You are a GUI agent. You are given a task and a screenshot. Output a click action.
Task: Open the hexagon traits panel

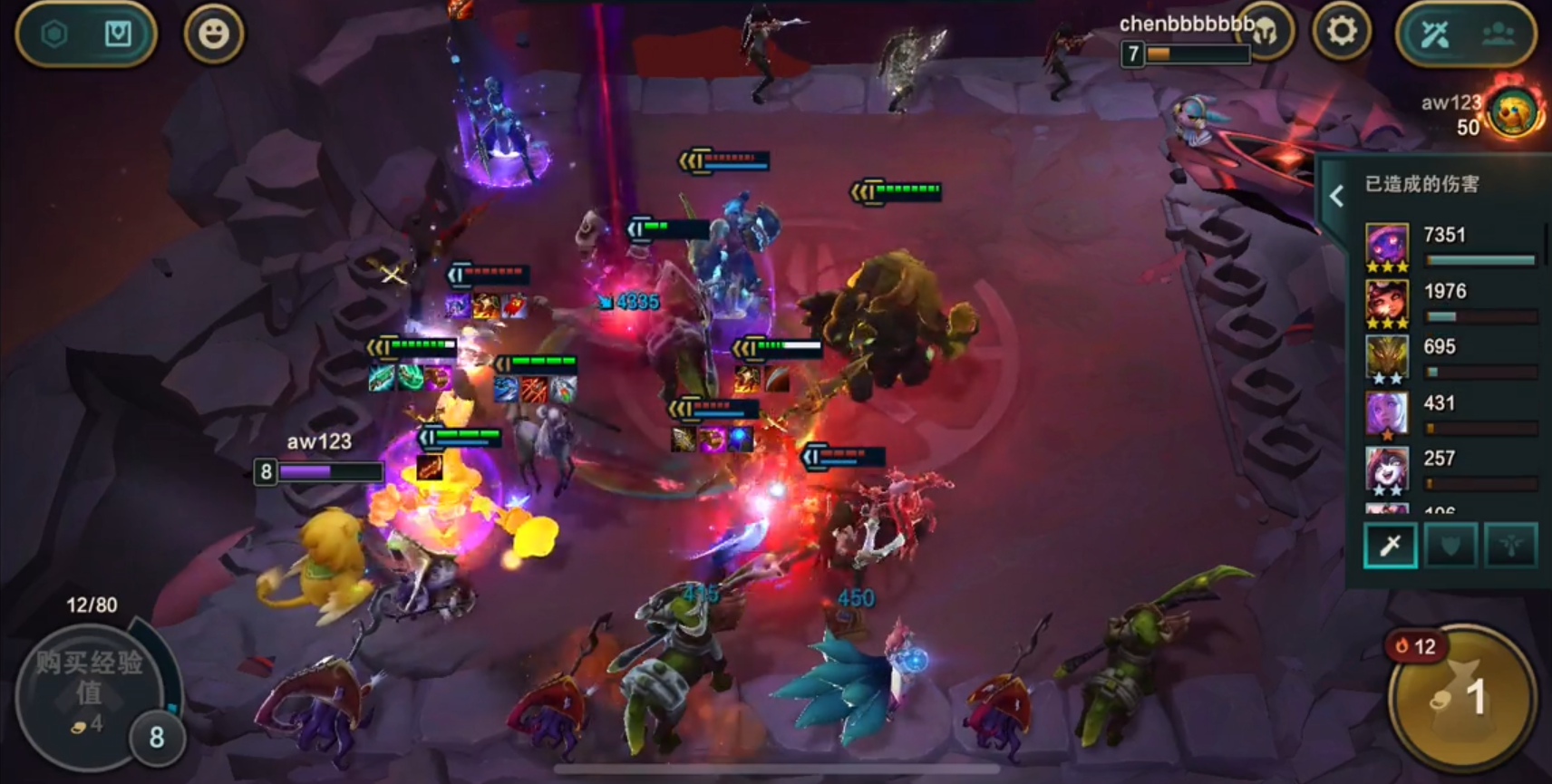pyautogui.click(x=54, y=34)
